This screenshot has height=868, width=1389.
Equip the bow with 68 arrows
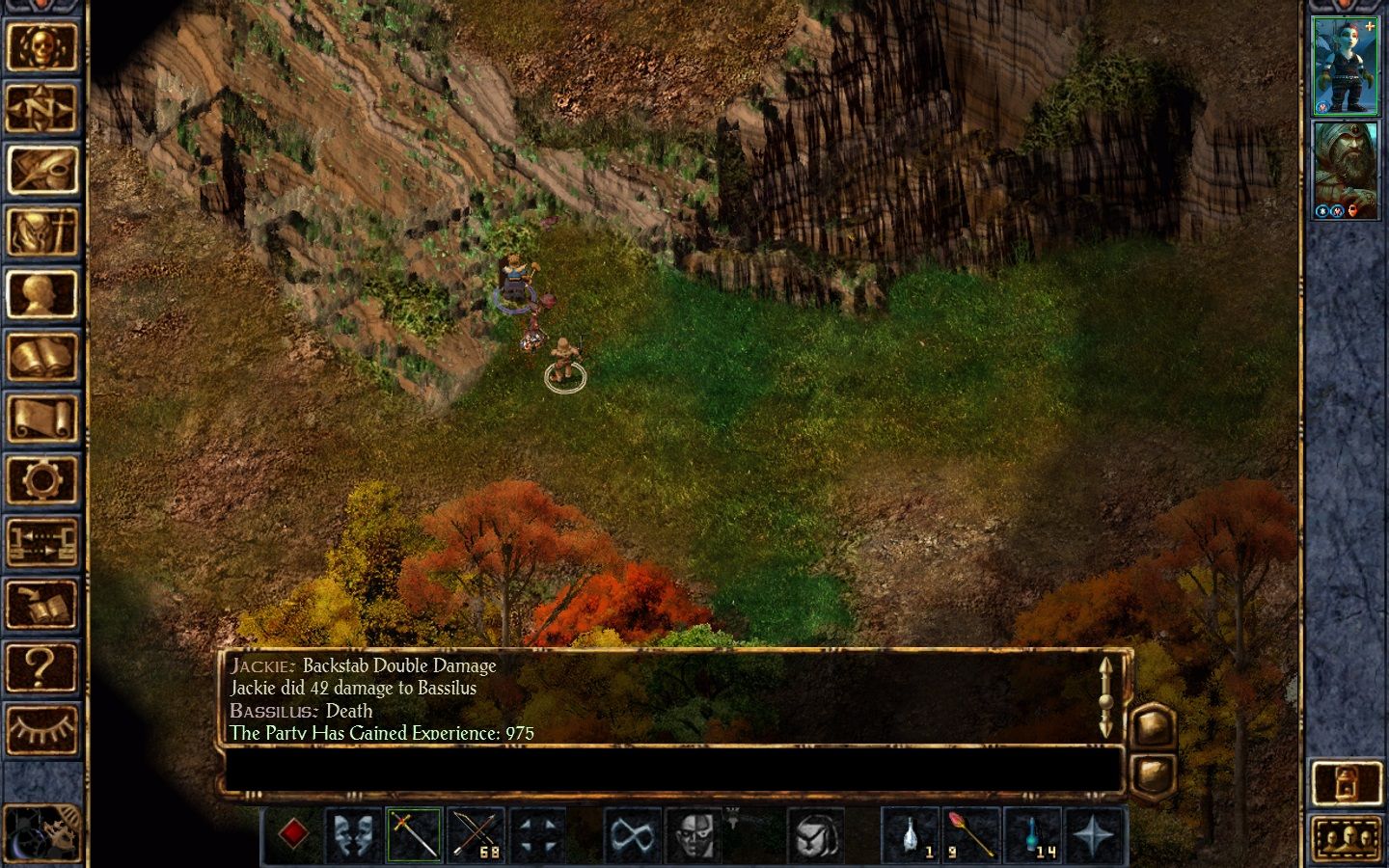476,834
